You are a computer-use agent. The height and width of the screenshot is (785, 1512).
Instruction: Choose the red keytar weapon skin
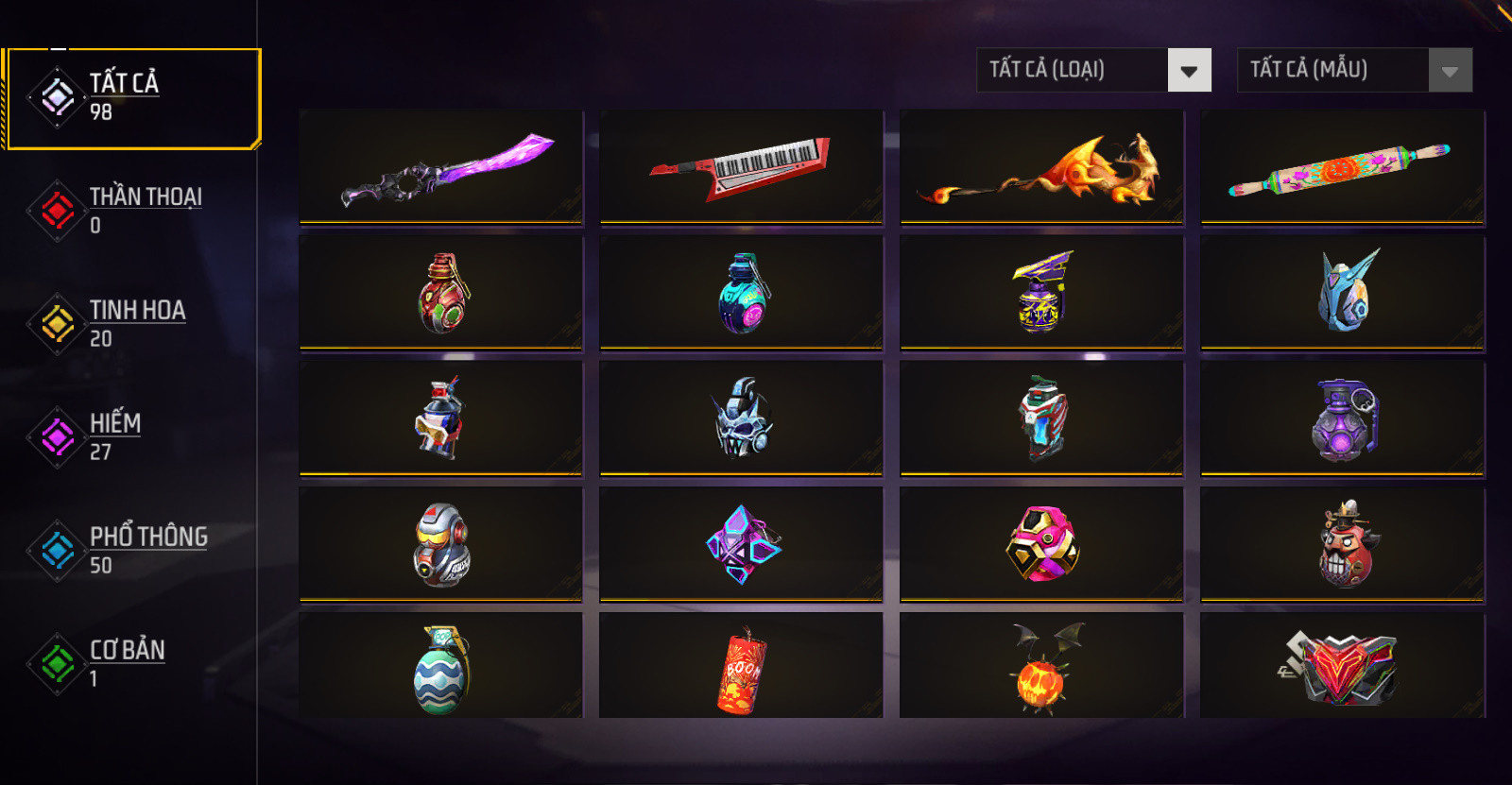tap(742, 167)
